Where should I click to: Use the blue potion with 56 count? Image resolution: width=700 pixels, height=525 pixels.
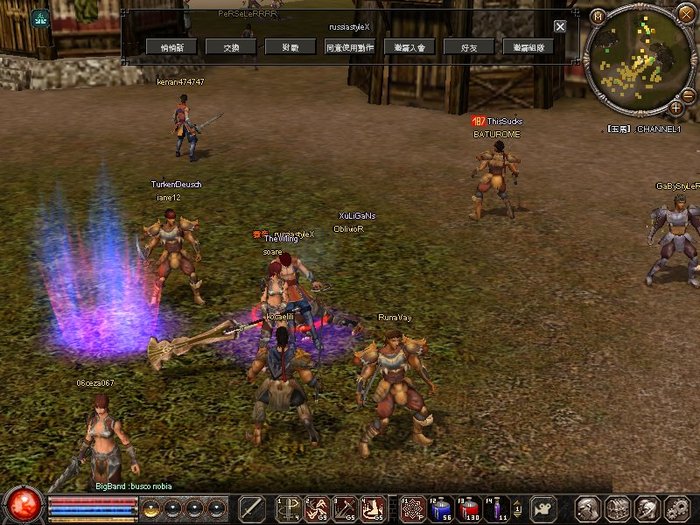(x=442, y=508)
